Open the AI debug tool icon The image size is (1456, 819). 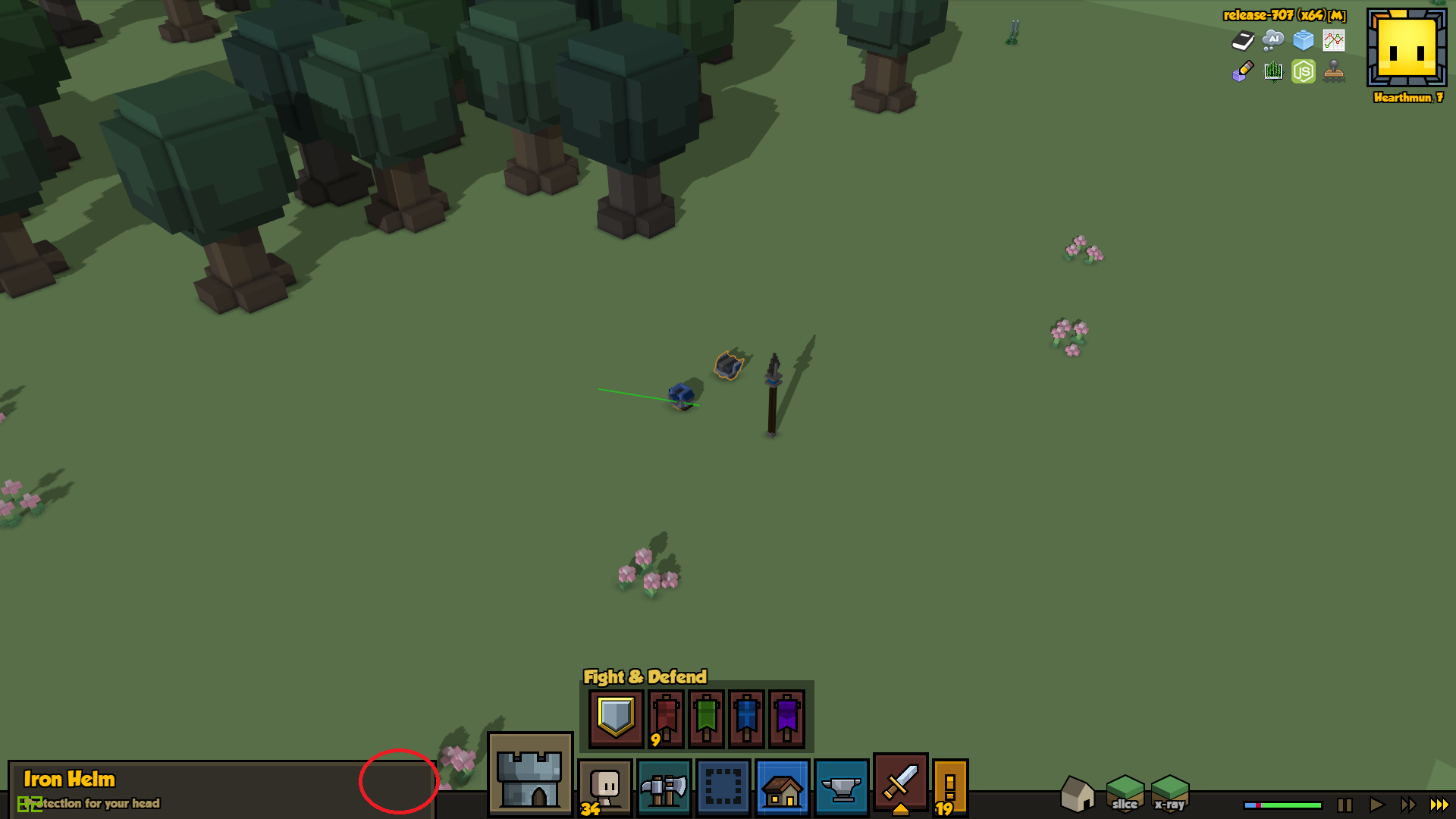click(1272, 39)
